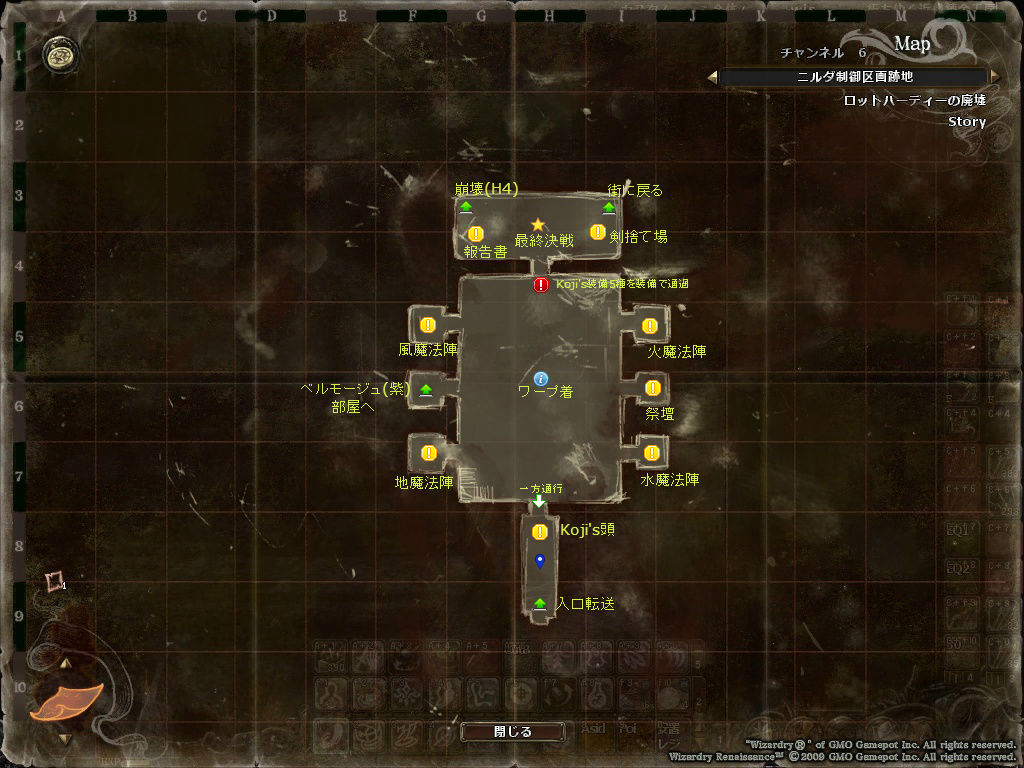Click the 風魔法陣 marker
Screen dimensions: 1024x768
(x=428, y=325)
